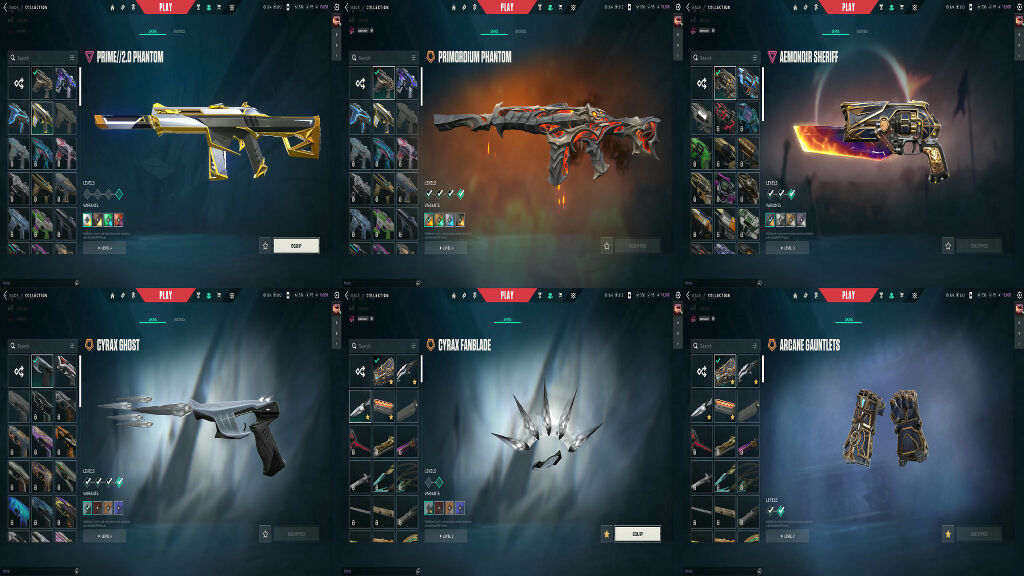The image size is (1024, 576).
Task: Click the Level 3 button for Aemondir Sheriff
Action: (787, 247)
